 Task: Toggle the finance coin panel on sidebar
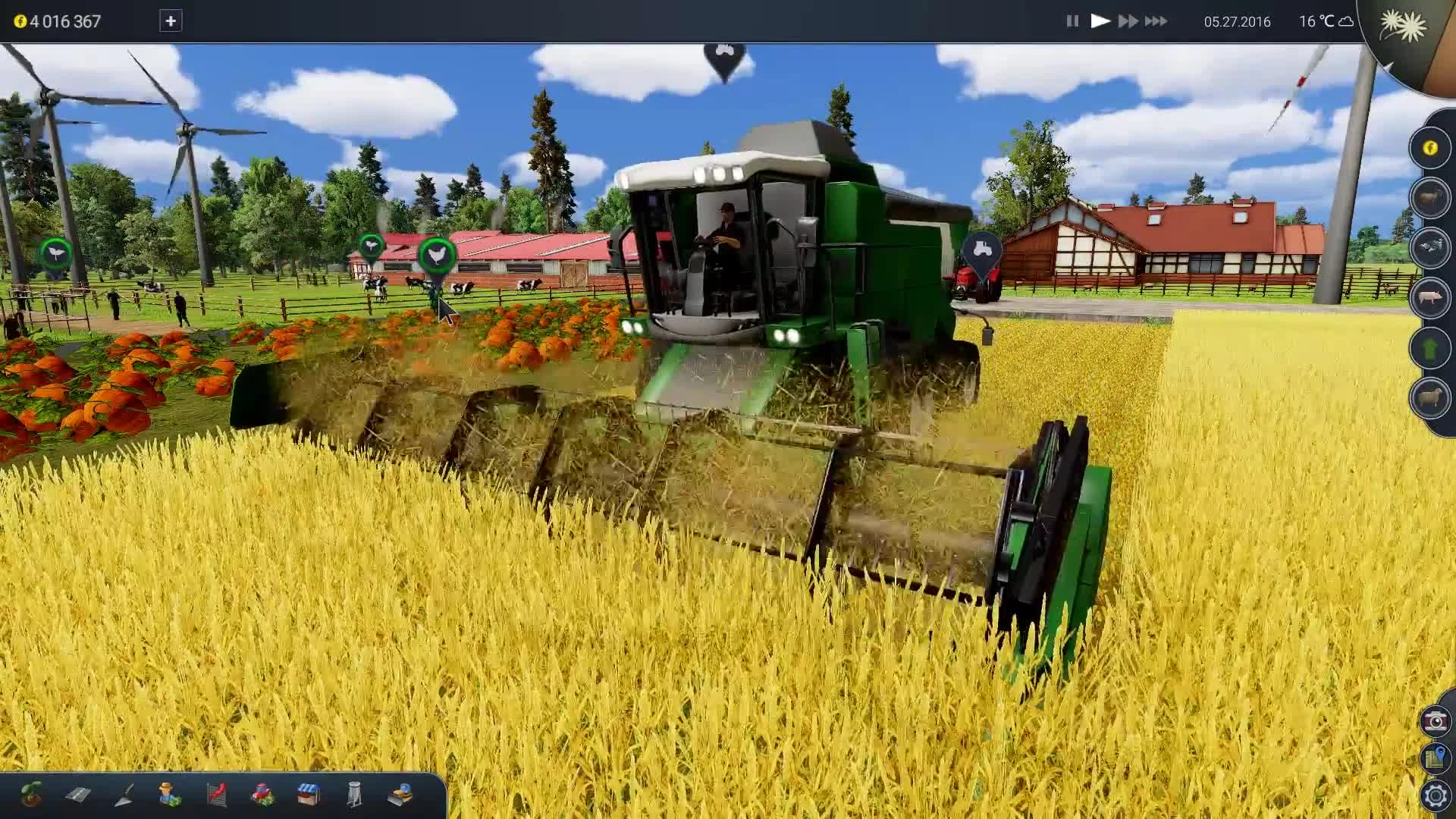point(1430,149)
